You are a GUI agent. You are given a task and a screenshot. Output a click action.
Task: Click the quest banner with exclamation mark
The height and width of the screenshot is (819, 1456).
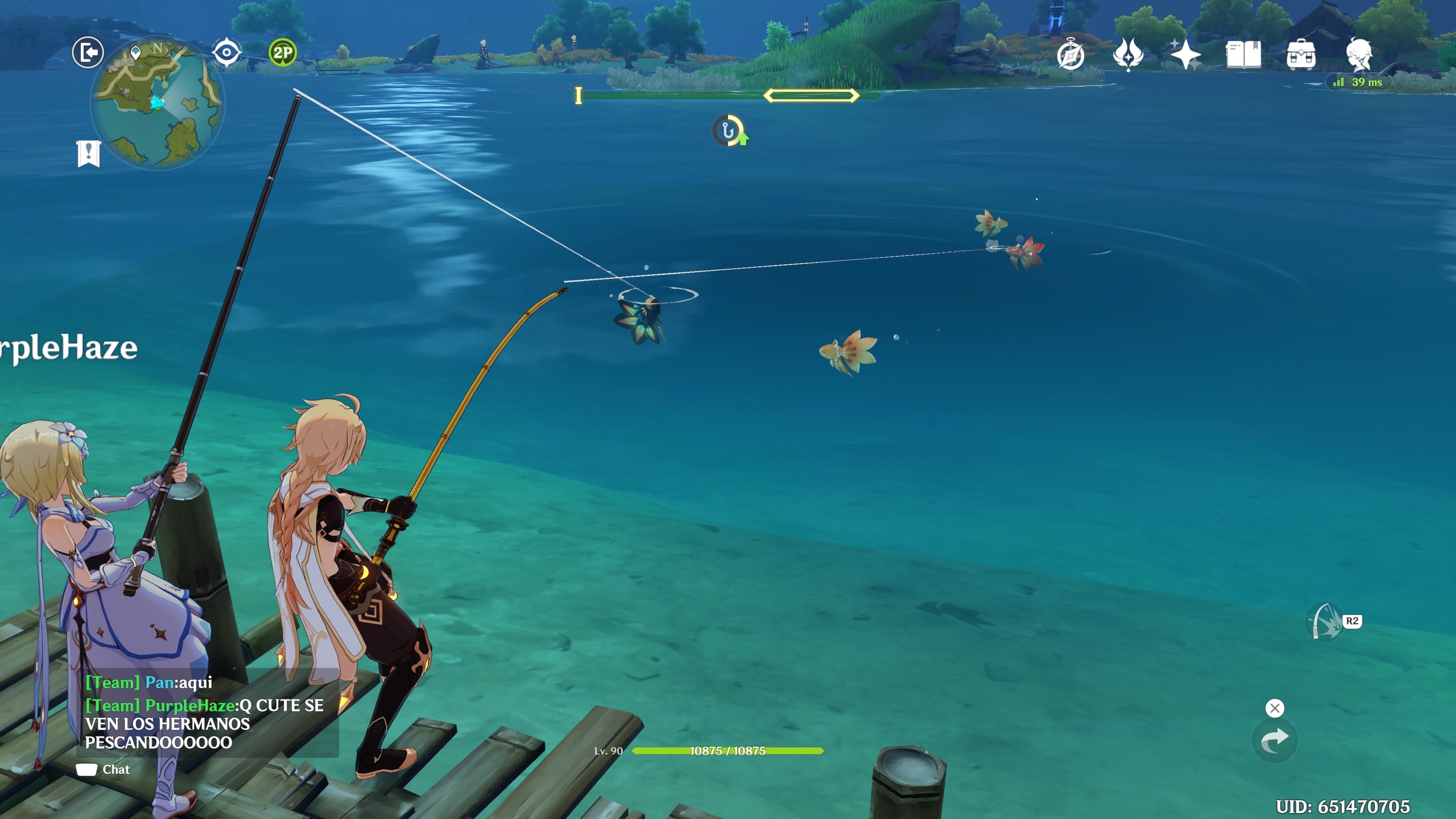point(89,152)
